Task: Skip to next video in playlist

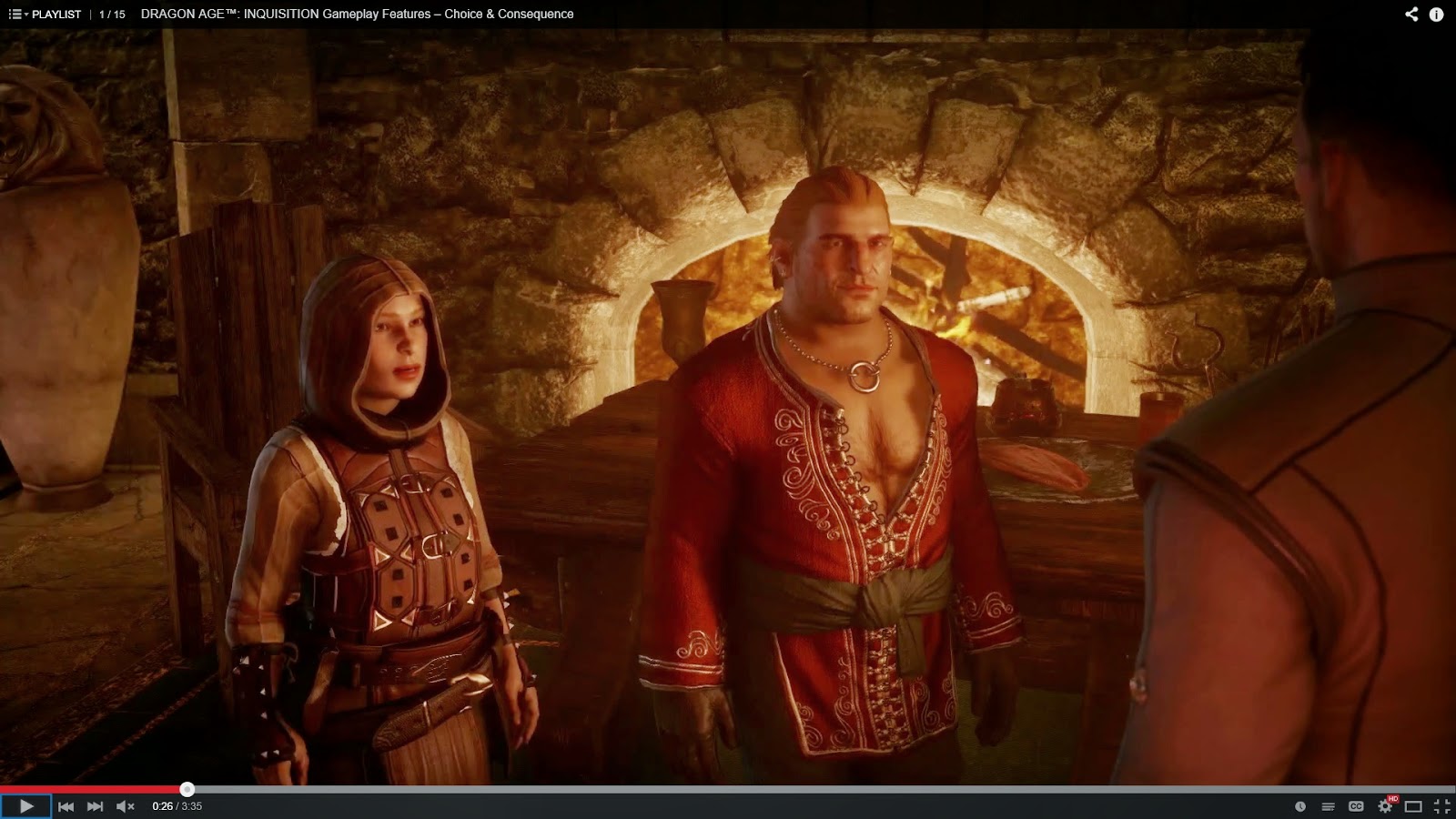Action: point(94,805)
